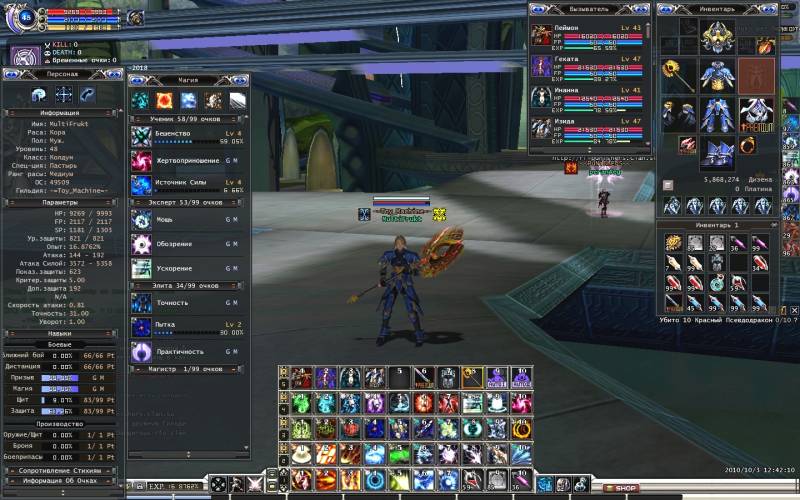
Task: Expand the Сопротивление Стихиям section
Action: [63, 468]
